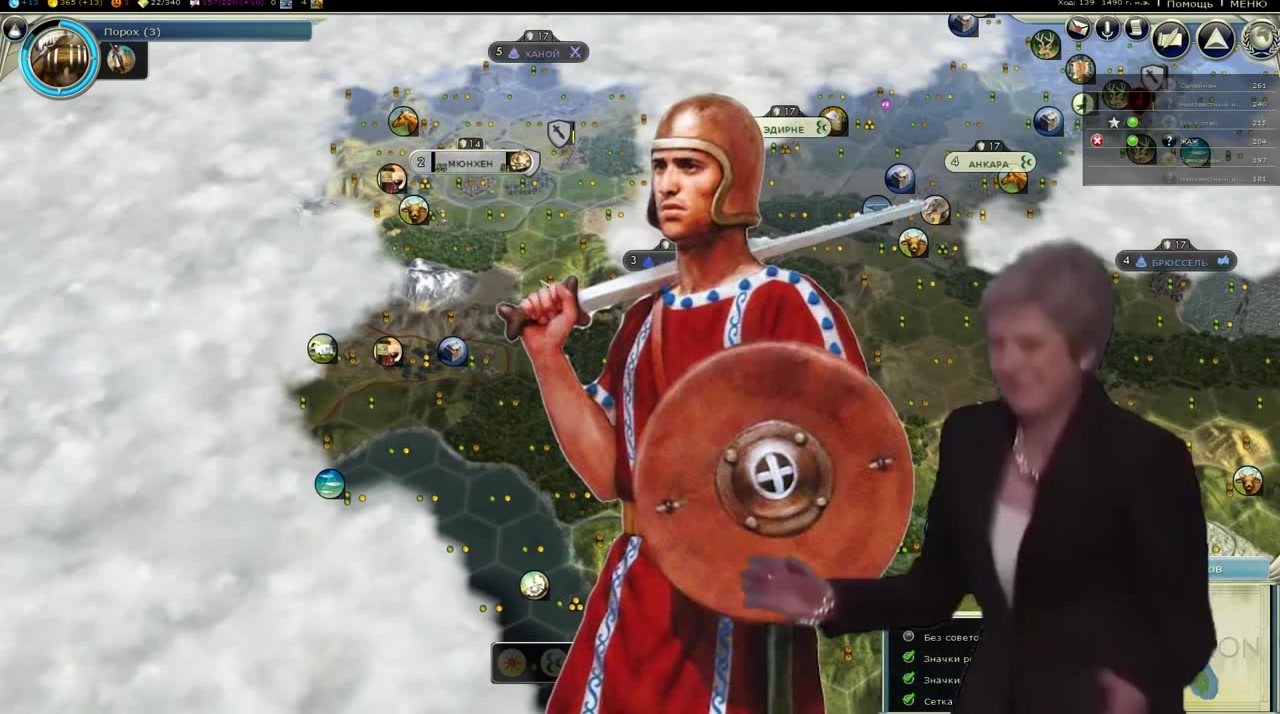Select the Брюссель city-state banner
The width and height of the screenshot is (1280, 714).
[x=1178, y=262]
